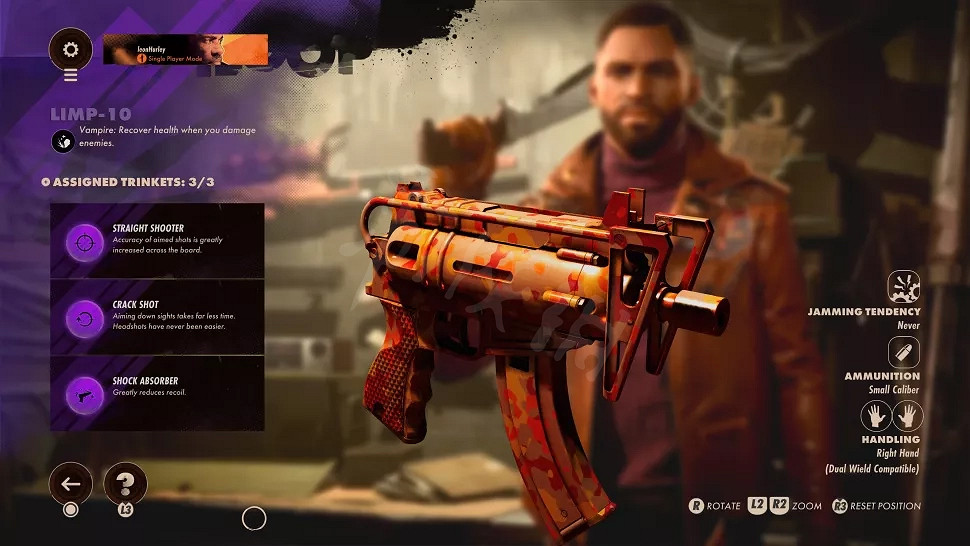Go back using the arrow button

(x=70, y=485)
